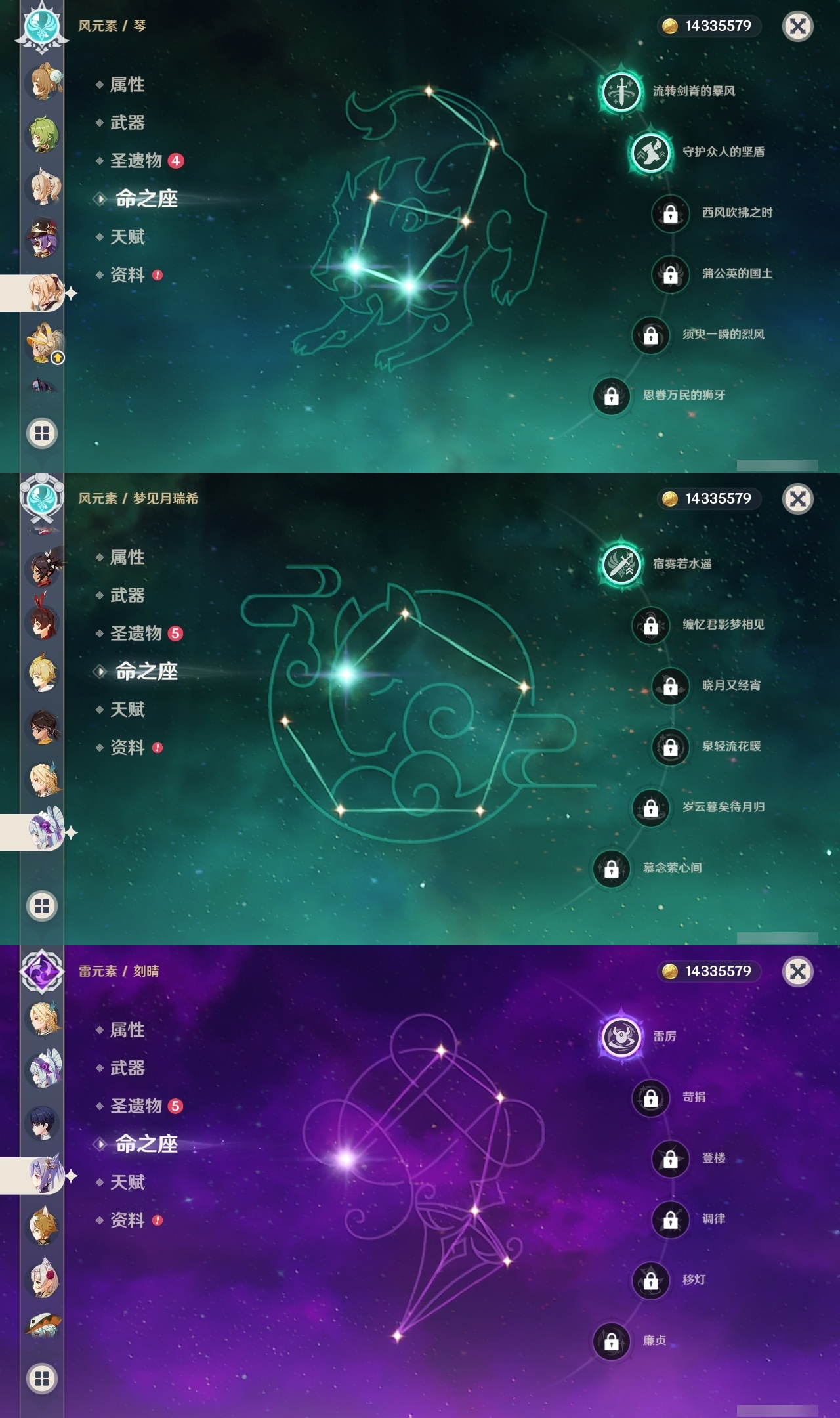Click the Electro element emblem on Keqing's screen
Screen dimensions: 840x1418
coord(41,973)
